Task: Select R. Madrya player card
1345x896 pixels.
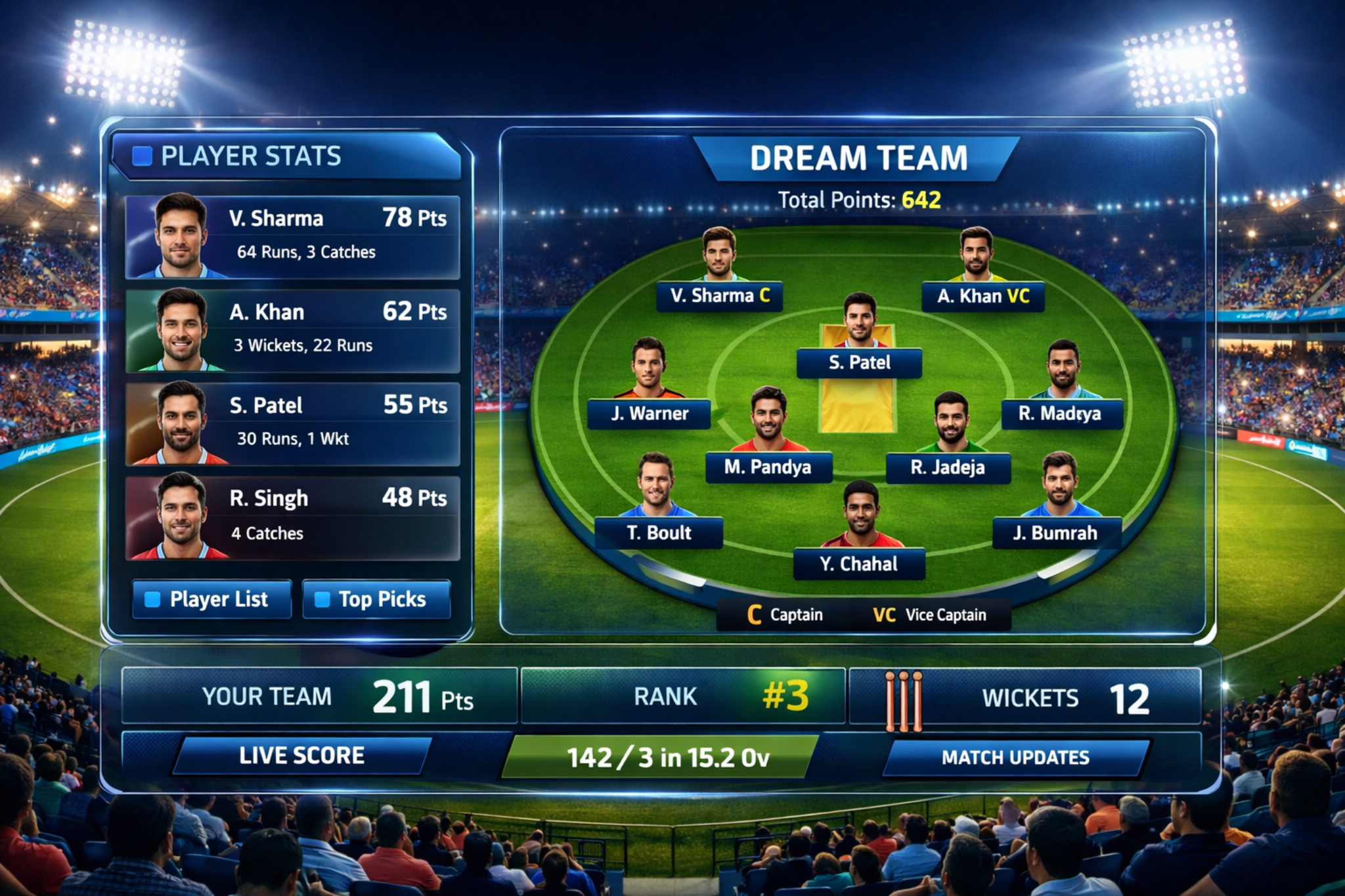Action: click(x=1061, y=414)
